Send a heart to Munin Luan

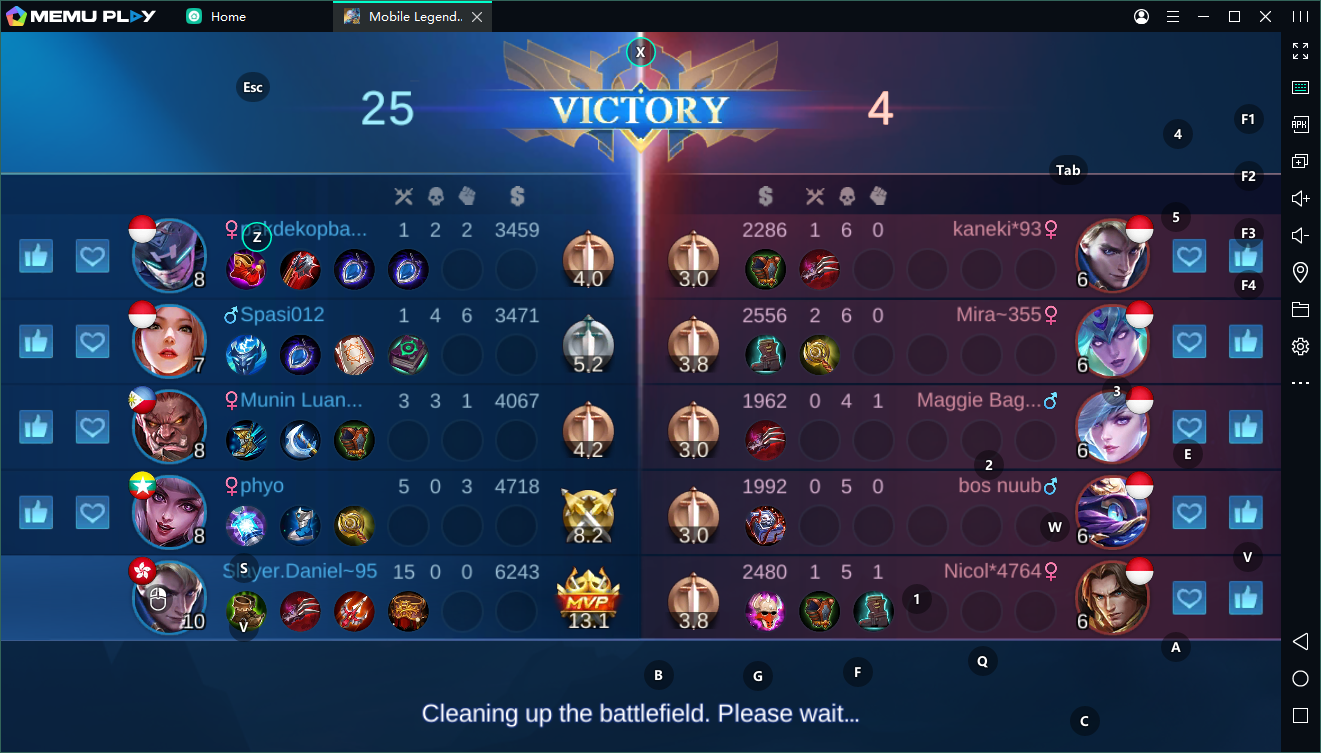click(x=93, y=427)
